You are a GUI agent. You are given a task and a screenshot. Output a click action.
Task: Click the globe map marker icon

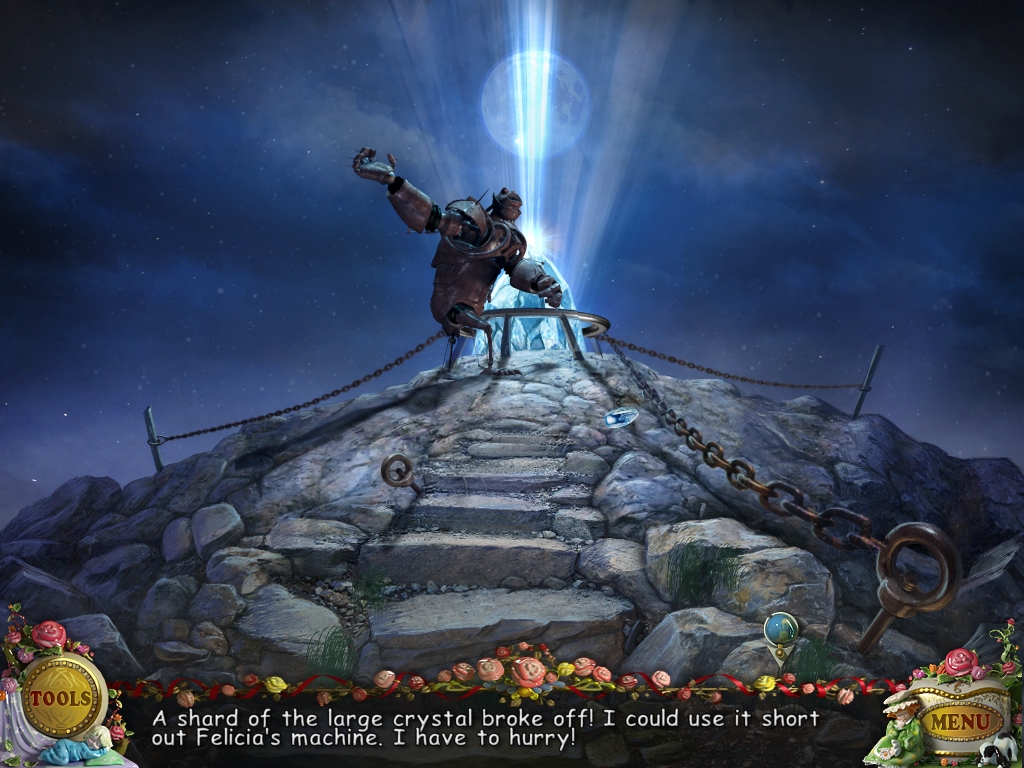point(781,630)
